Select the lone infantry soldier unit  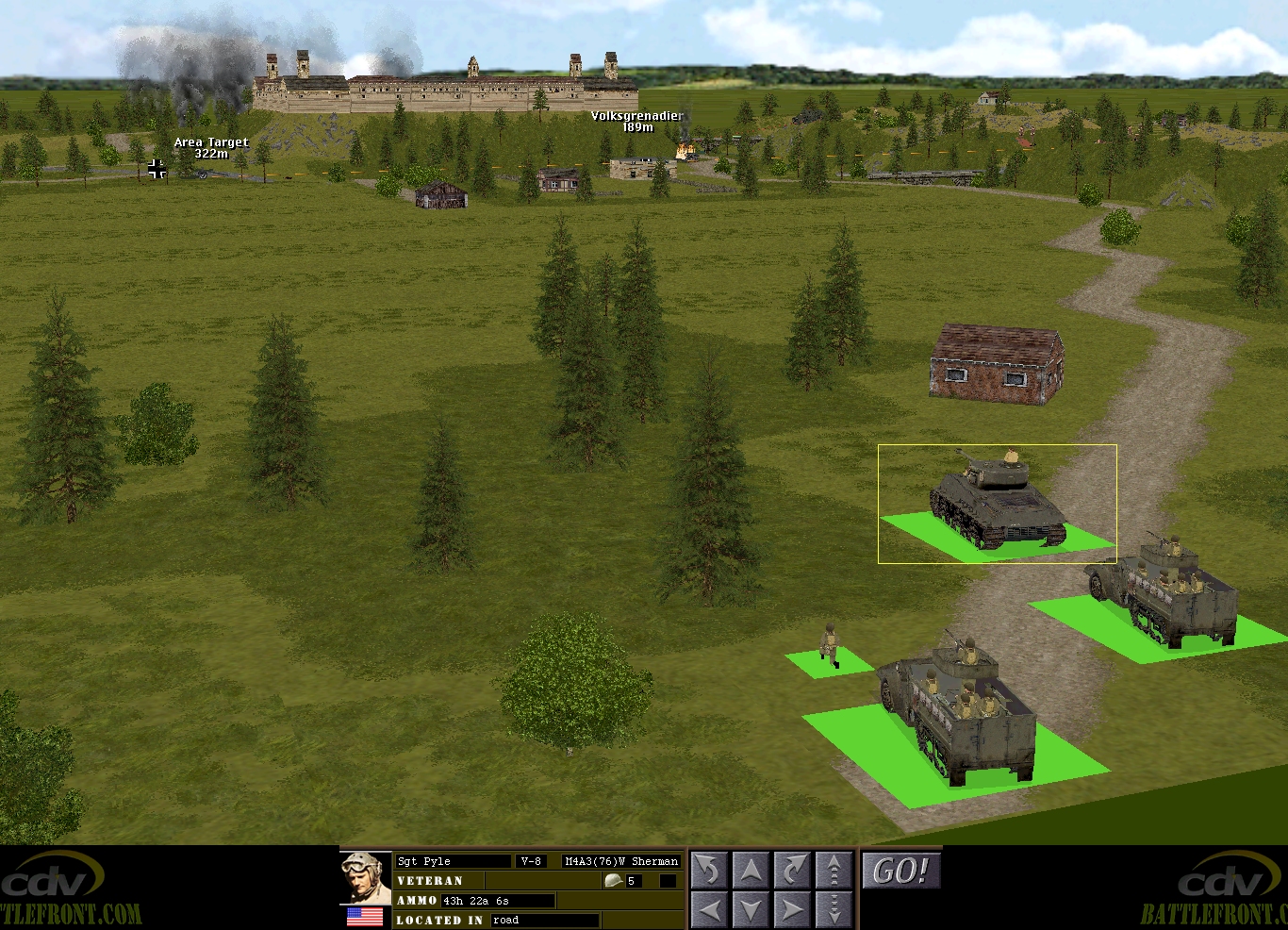[830, 647]
